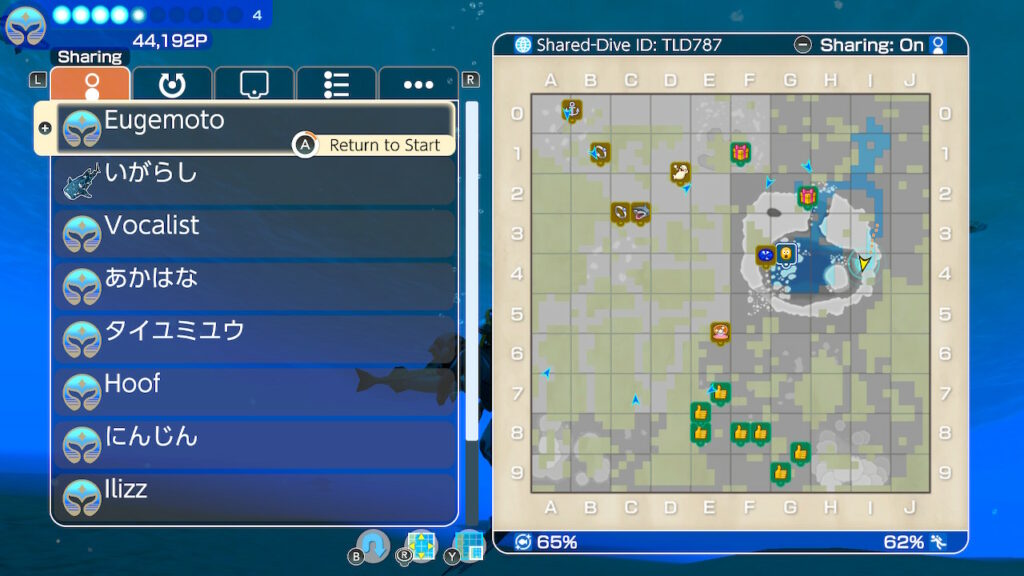
Task: Open the tablet-shaped icon tab
Action: pos(254,85)
